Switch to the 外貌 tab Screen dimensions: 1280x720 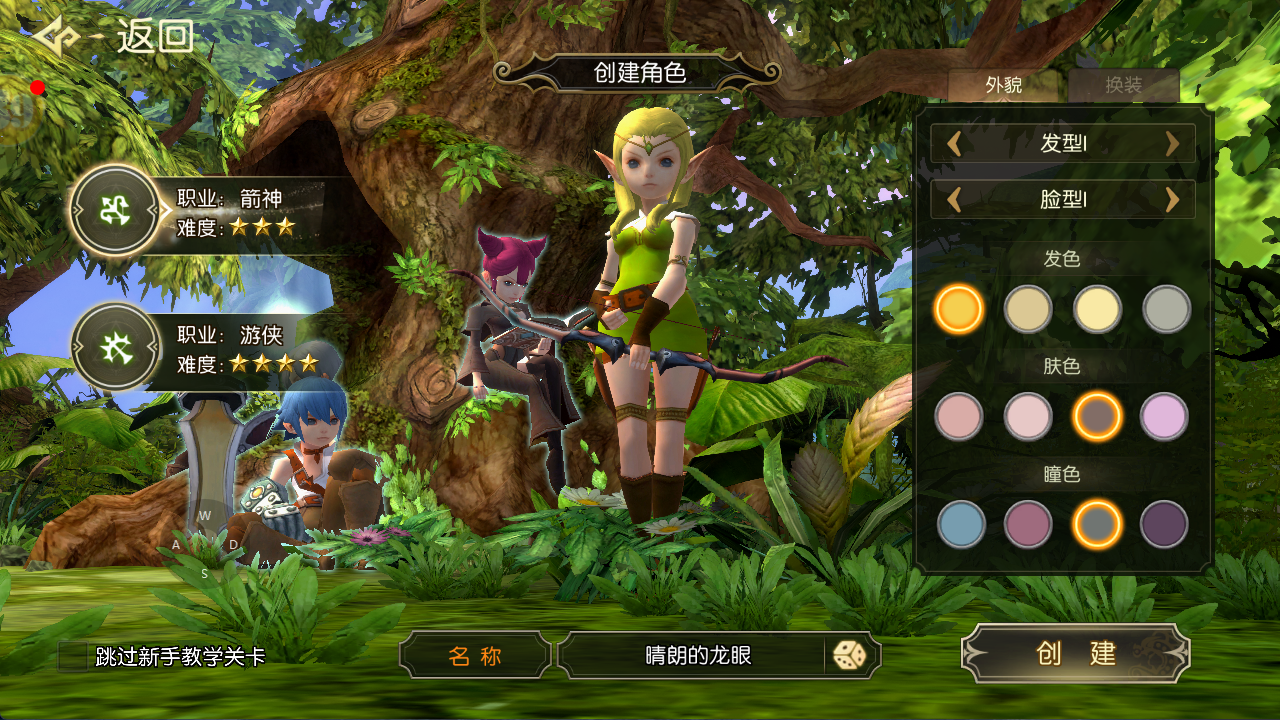[1003, 85]
